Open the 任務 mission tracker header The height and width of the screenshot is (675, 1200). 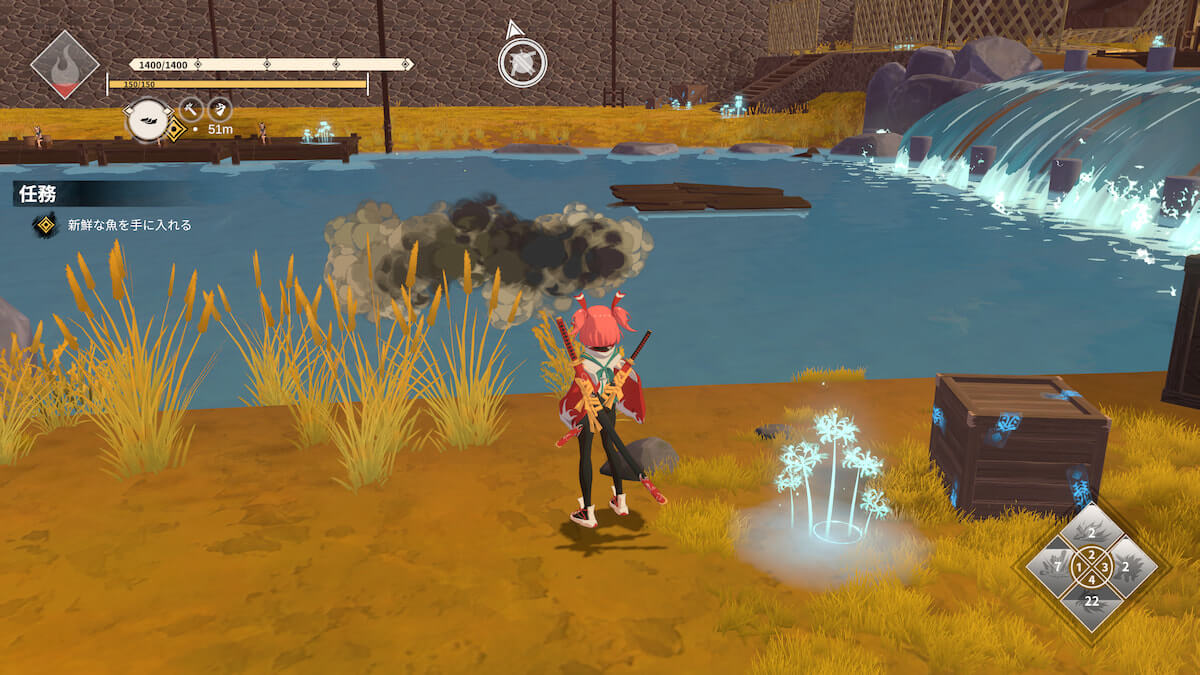tap(36, 193)
